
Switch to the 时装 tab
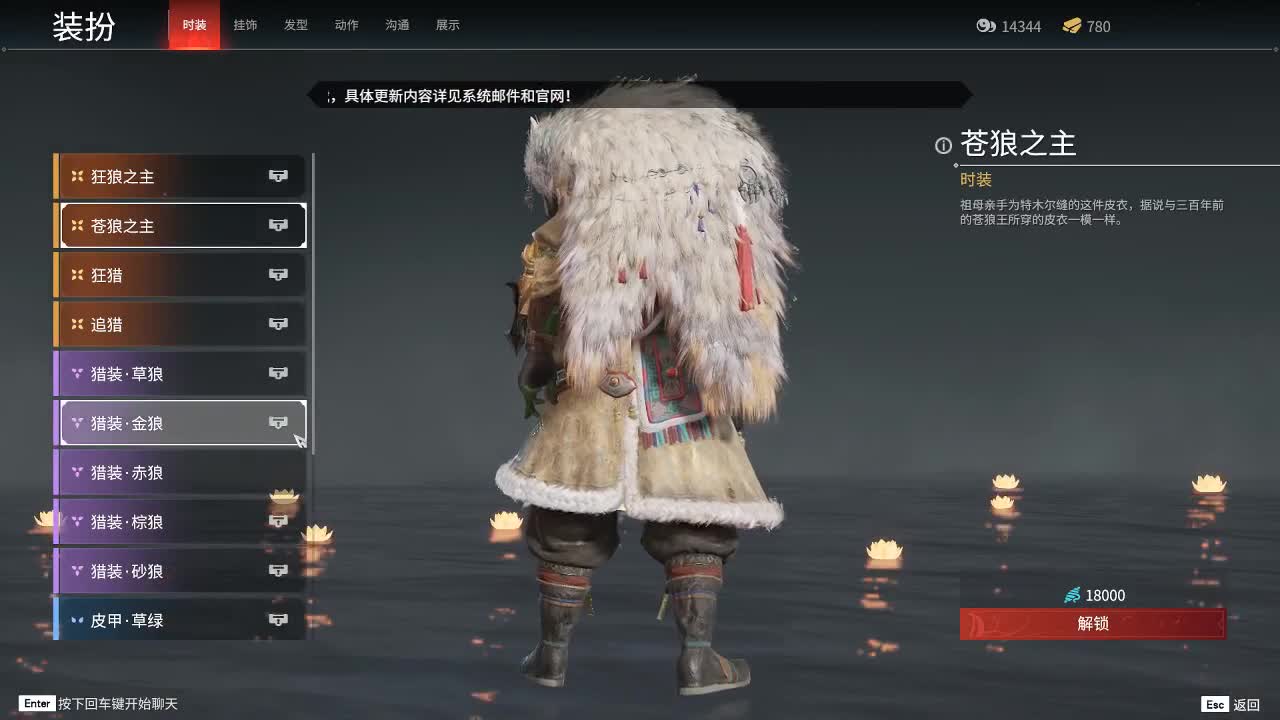click(193, 25)
